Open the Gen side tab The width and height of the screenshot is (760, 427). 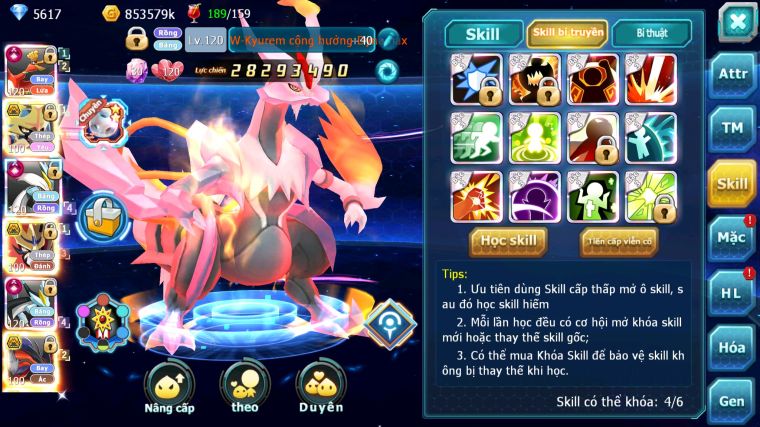[x=732, y=399]
